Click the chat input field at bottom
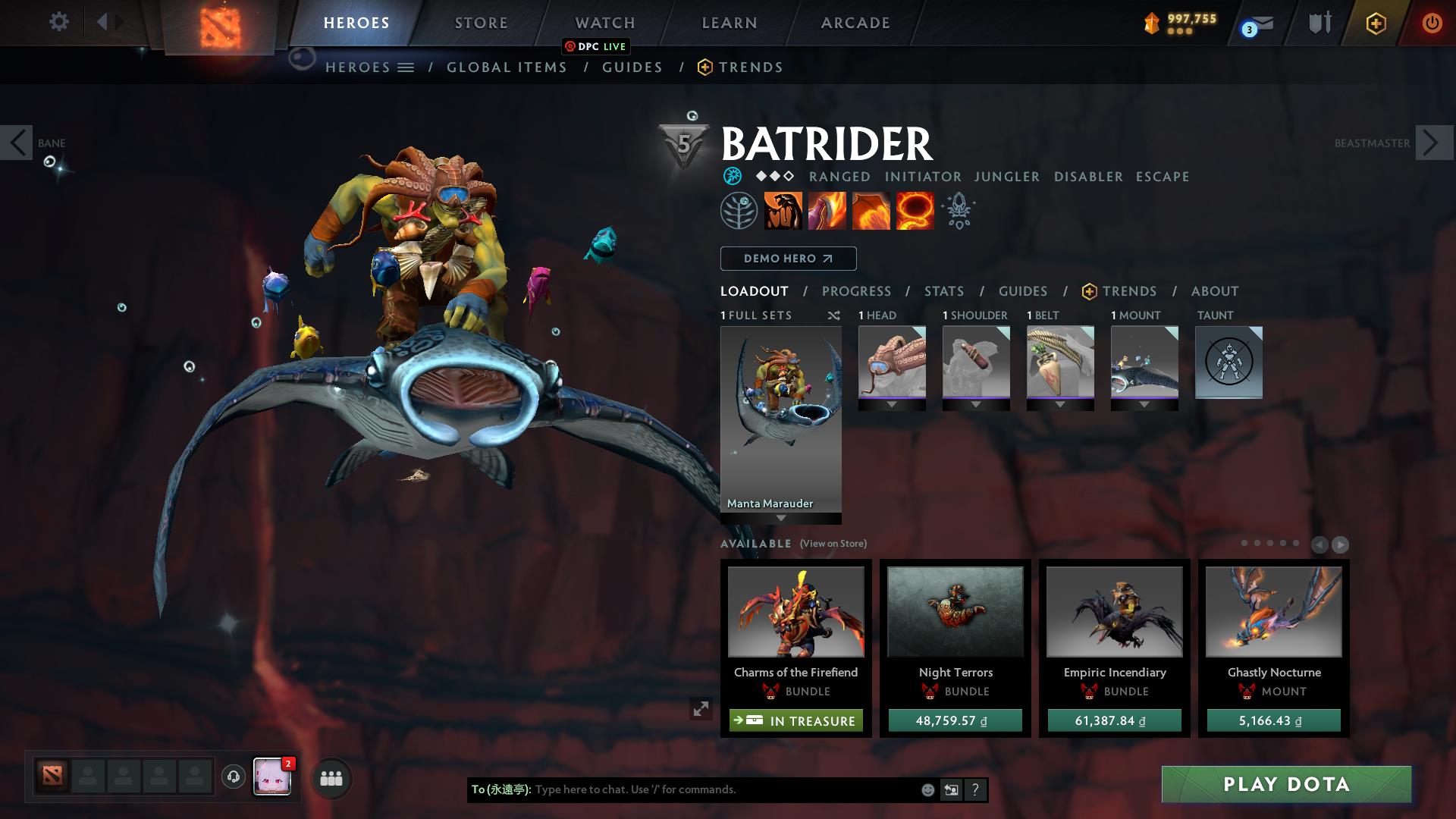 click(720, 789)
